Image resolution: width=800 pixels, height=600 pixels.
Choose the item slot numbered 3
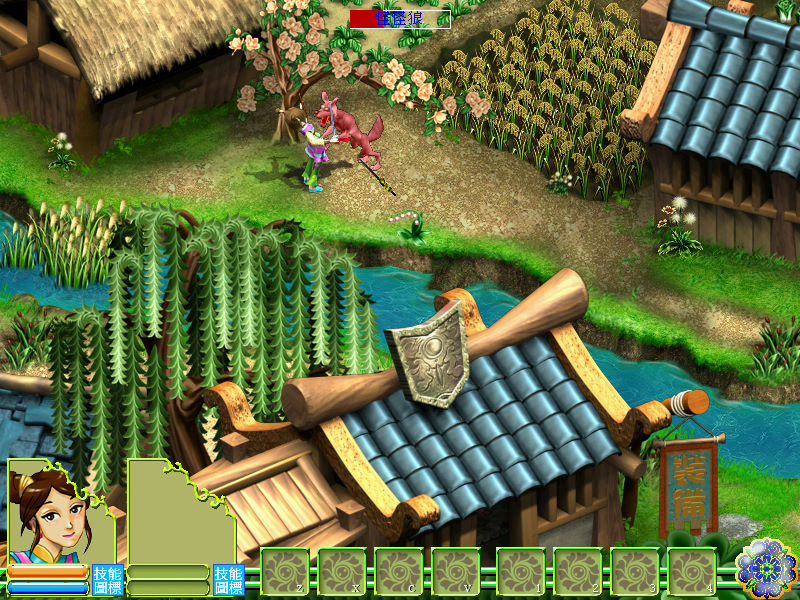tap(635, 573)
